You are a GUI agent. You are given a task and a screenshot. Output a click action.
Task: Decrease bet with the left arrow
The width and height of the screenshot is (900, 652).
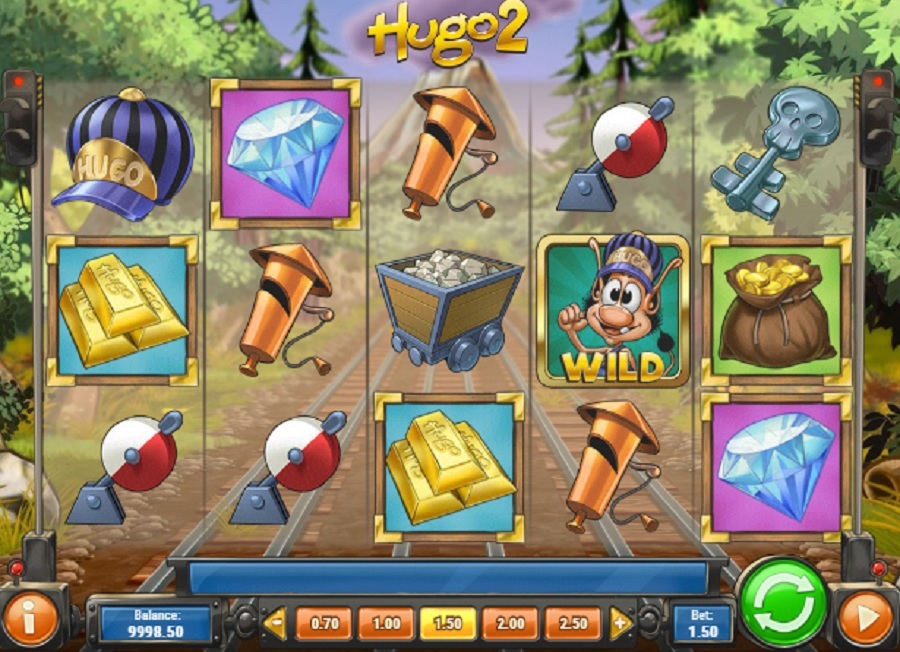[274, 623]
